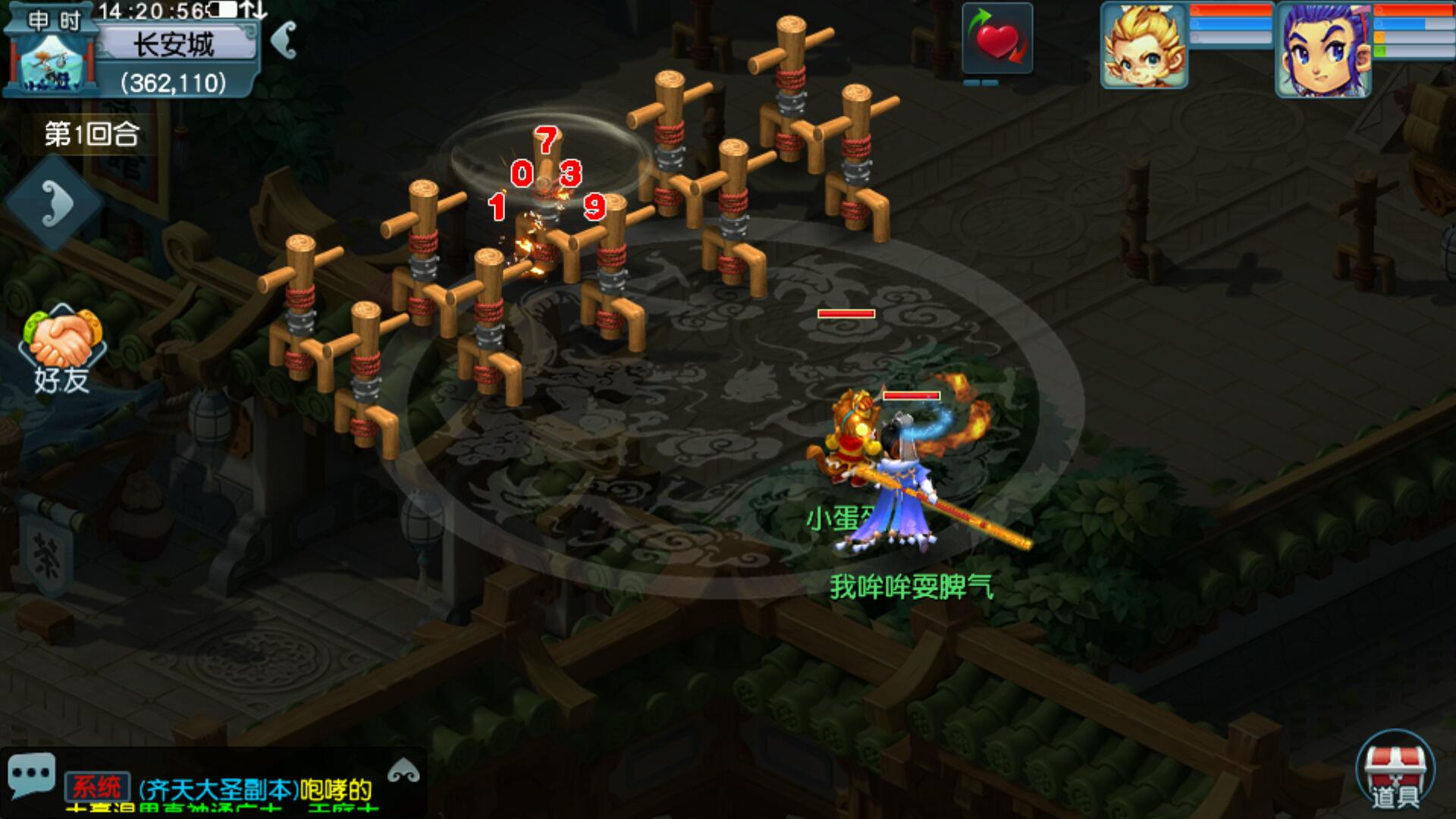Collapse the map panel with the left arrow
The width and height of the screenshot is (1456, 819).
[x=284, y=39]
